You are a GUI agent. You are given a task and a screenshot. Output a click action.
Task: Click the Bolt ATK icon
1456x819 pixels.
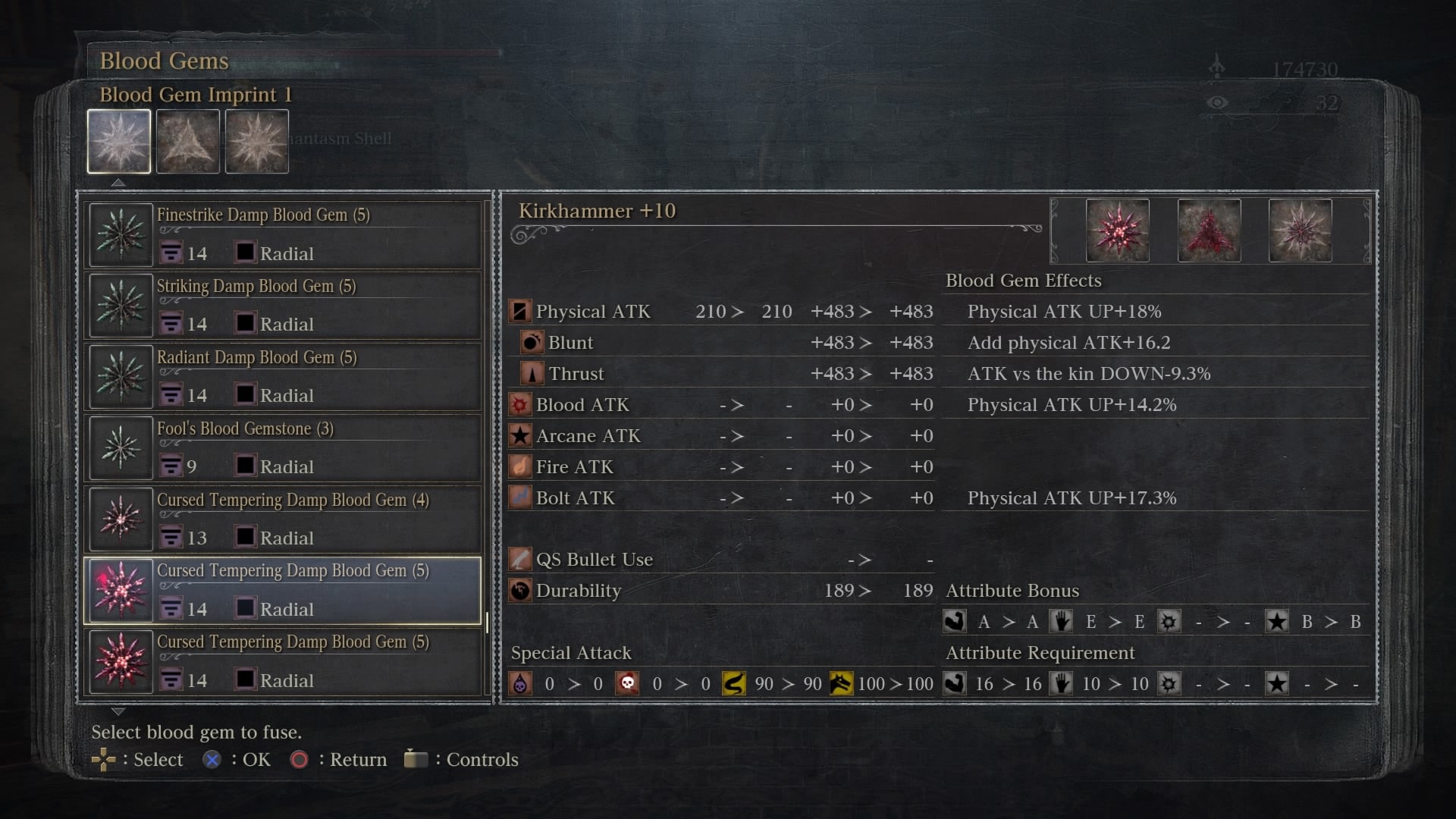click(520, 497)
